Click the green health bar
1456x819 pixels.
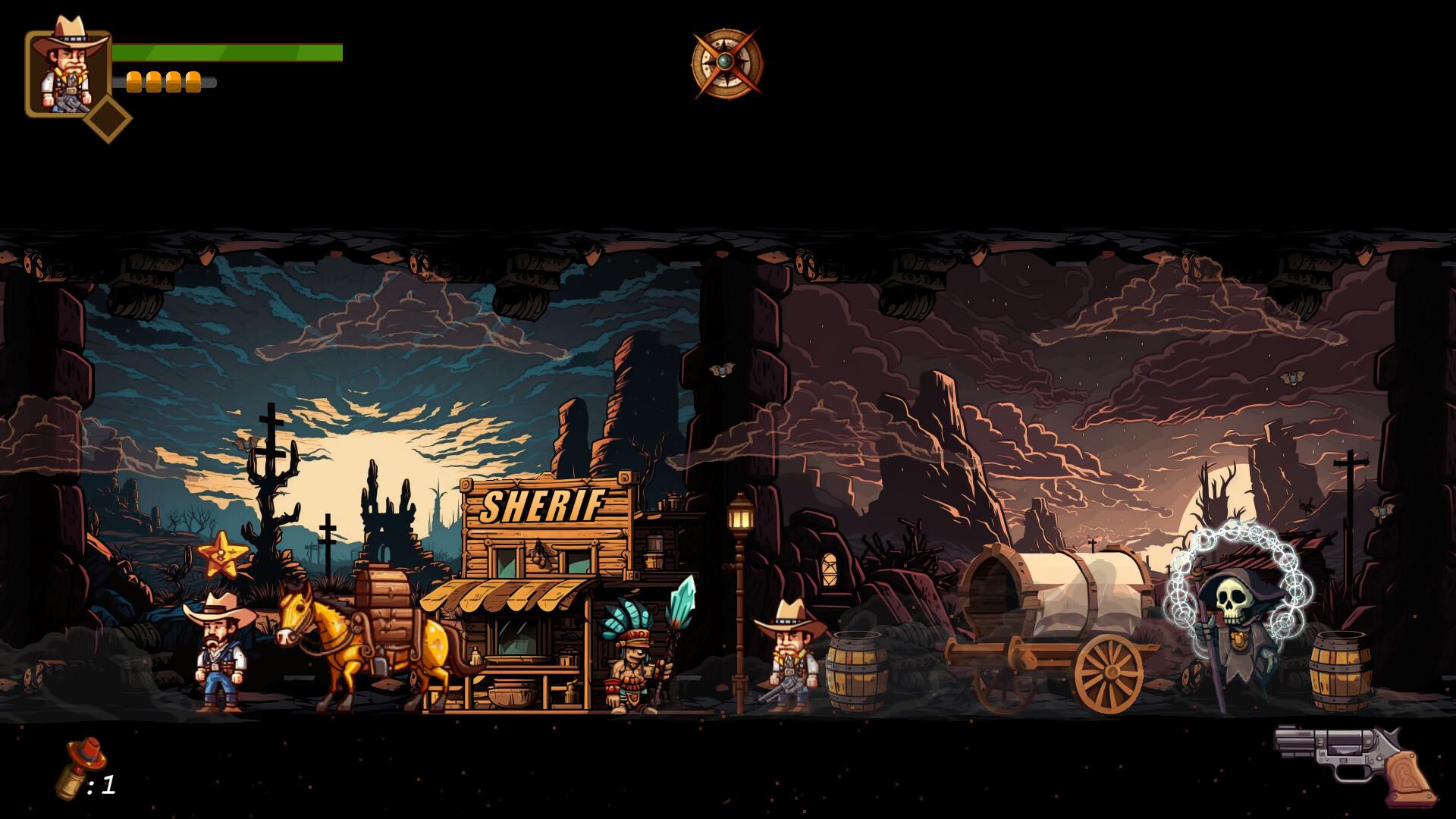[x=227, y=53]
